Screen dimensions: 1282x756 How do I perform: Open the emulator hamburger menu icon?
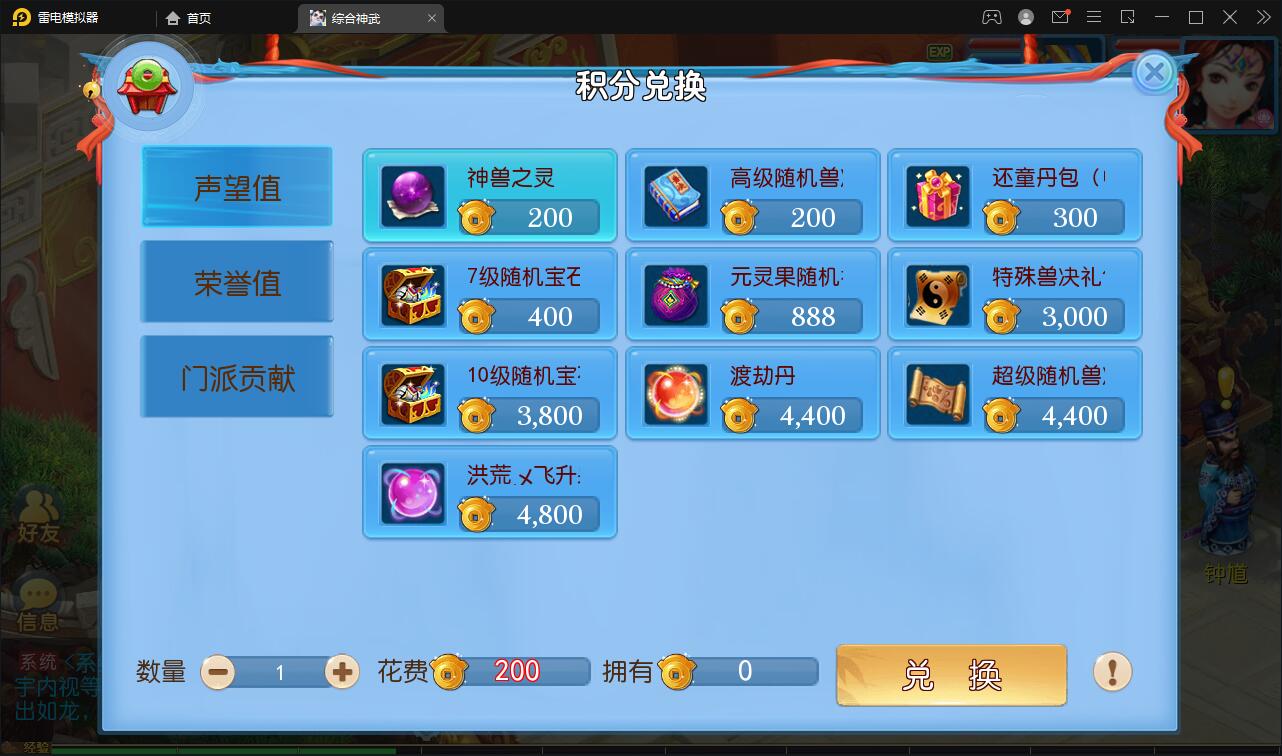tap(1094, 17)
